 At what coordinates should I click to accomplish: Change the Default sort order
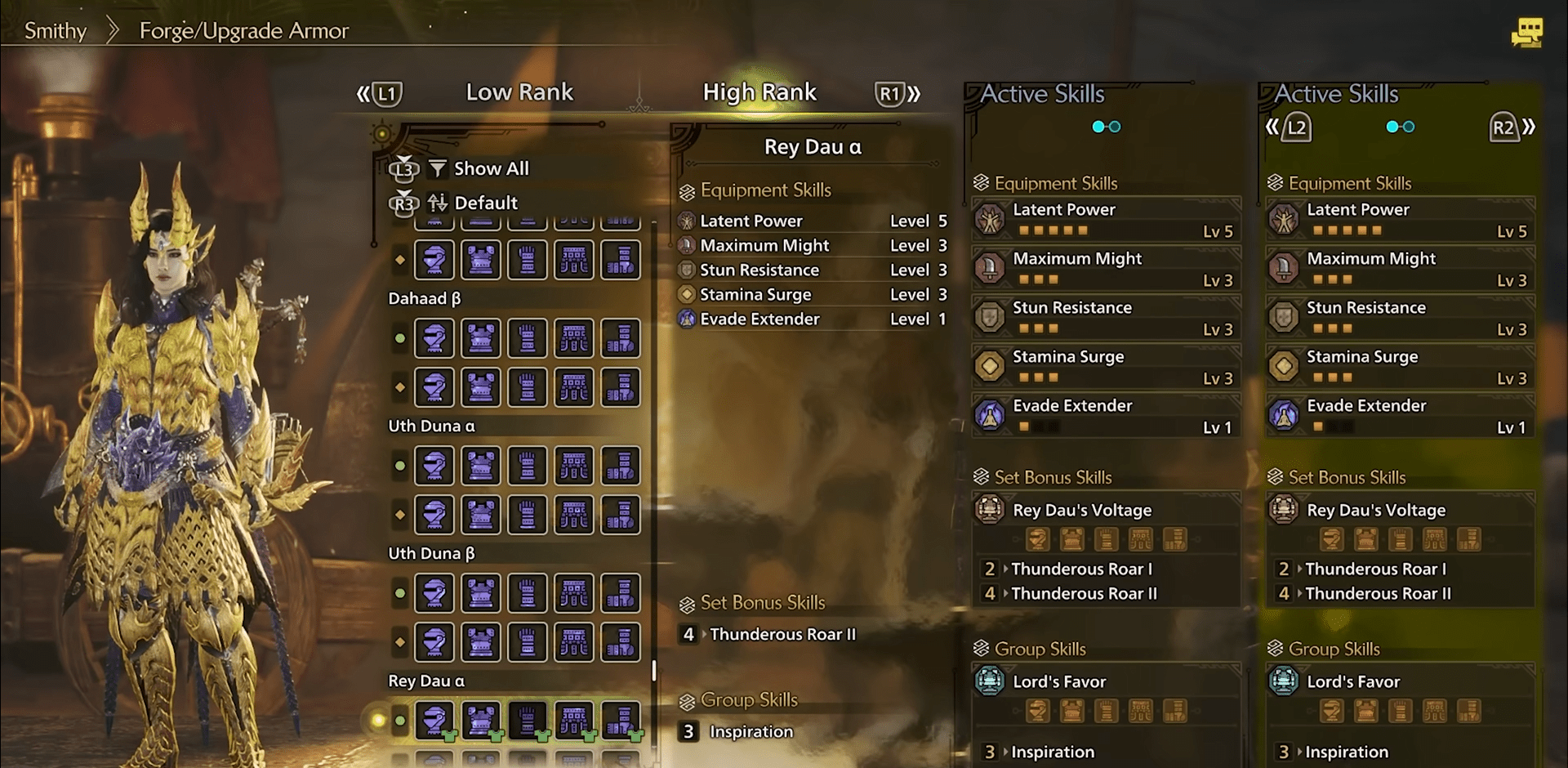click(x=485, y=203)
